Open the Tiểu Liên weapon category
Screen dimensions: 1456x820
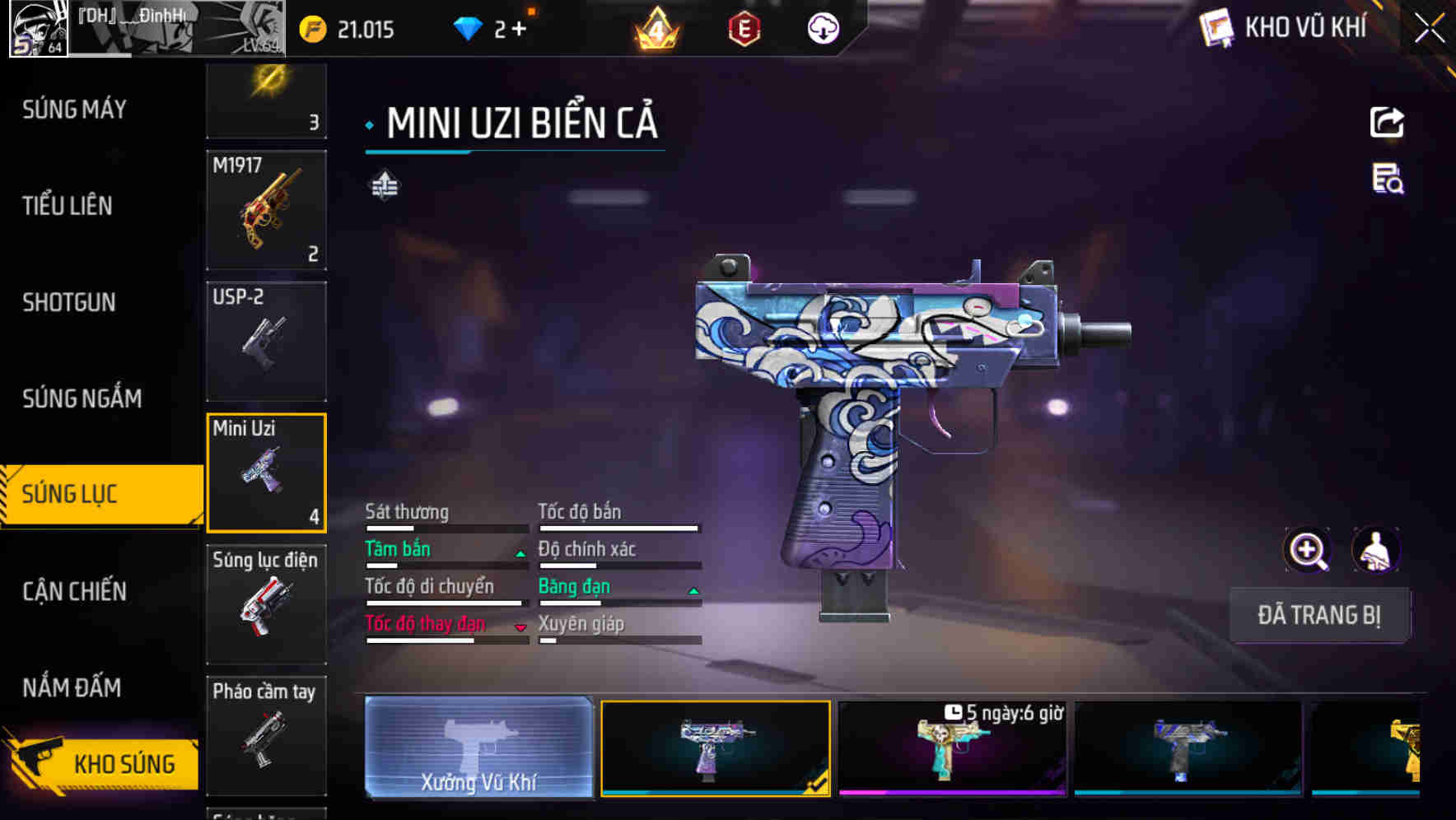point(68,206)
